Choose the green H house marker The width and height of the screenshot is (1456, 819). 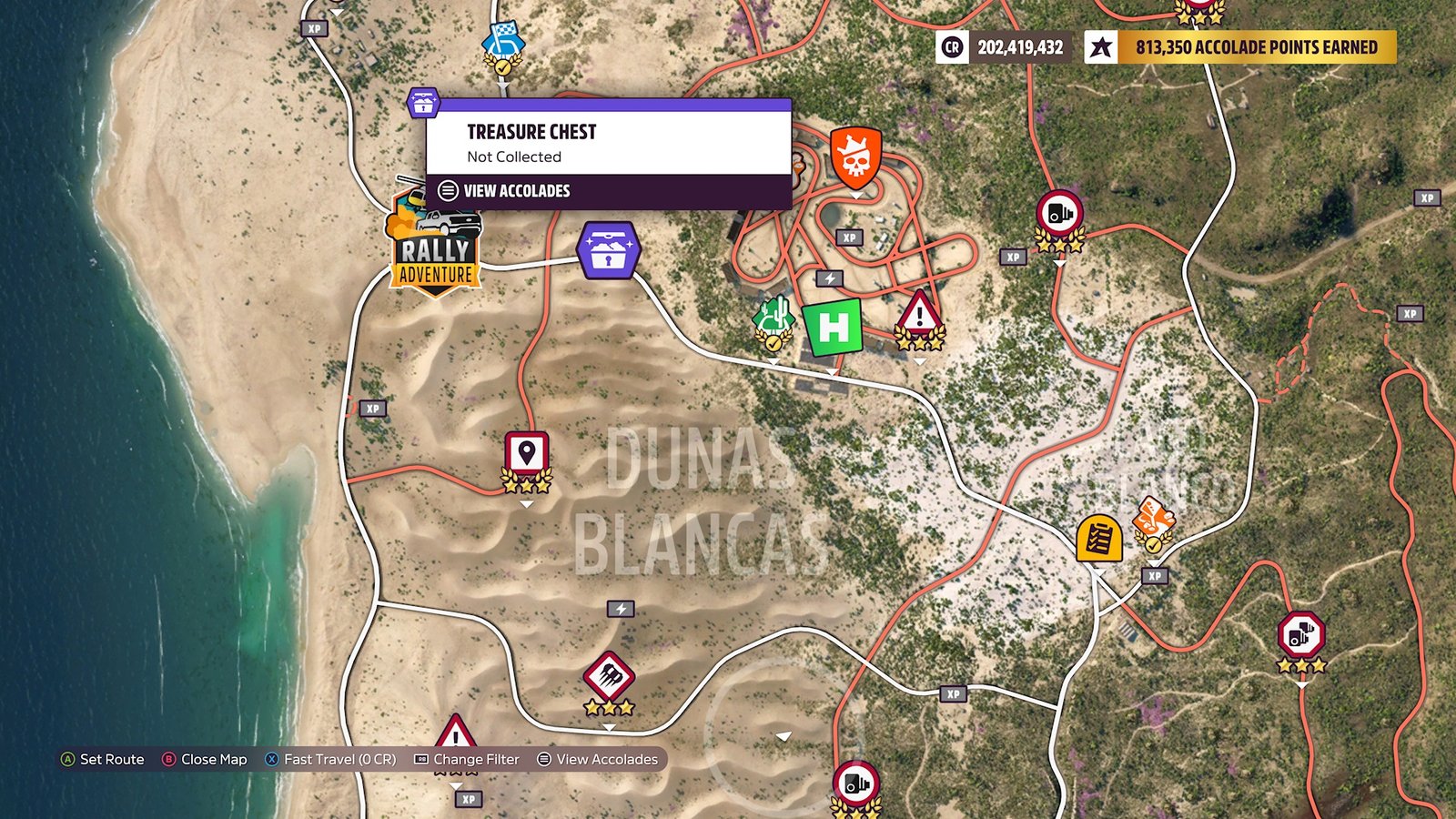[833, 327]
